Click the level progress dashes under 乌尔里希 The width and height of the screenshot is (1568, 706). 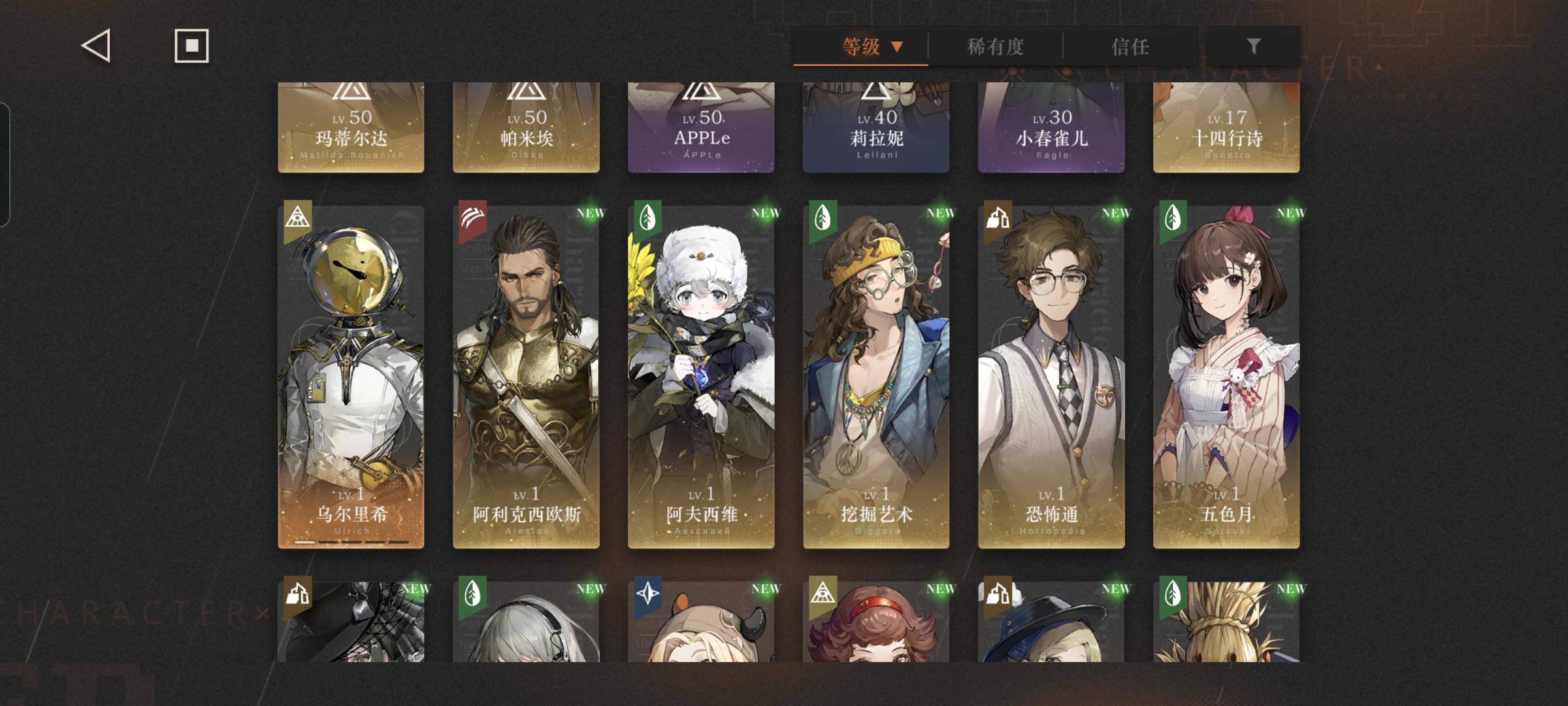point(351,541)
